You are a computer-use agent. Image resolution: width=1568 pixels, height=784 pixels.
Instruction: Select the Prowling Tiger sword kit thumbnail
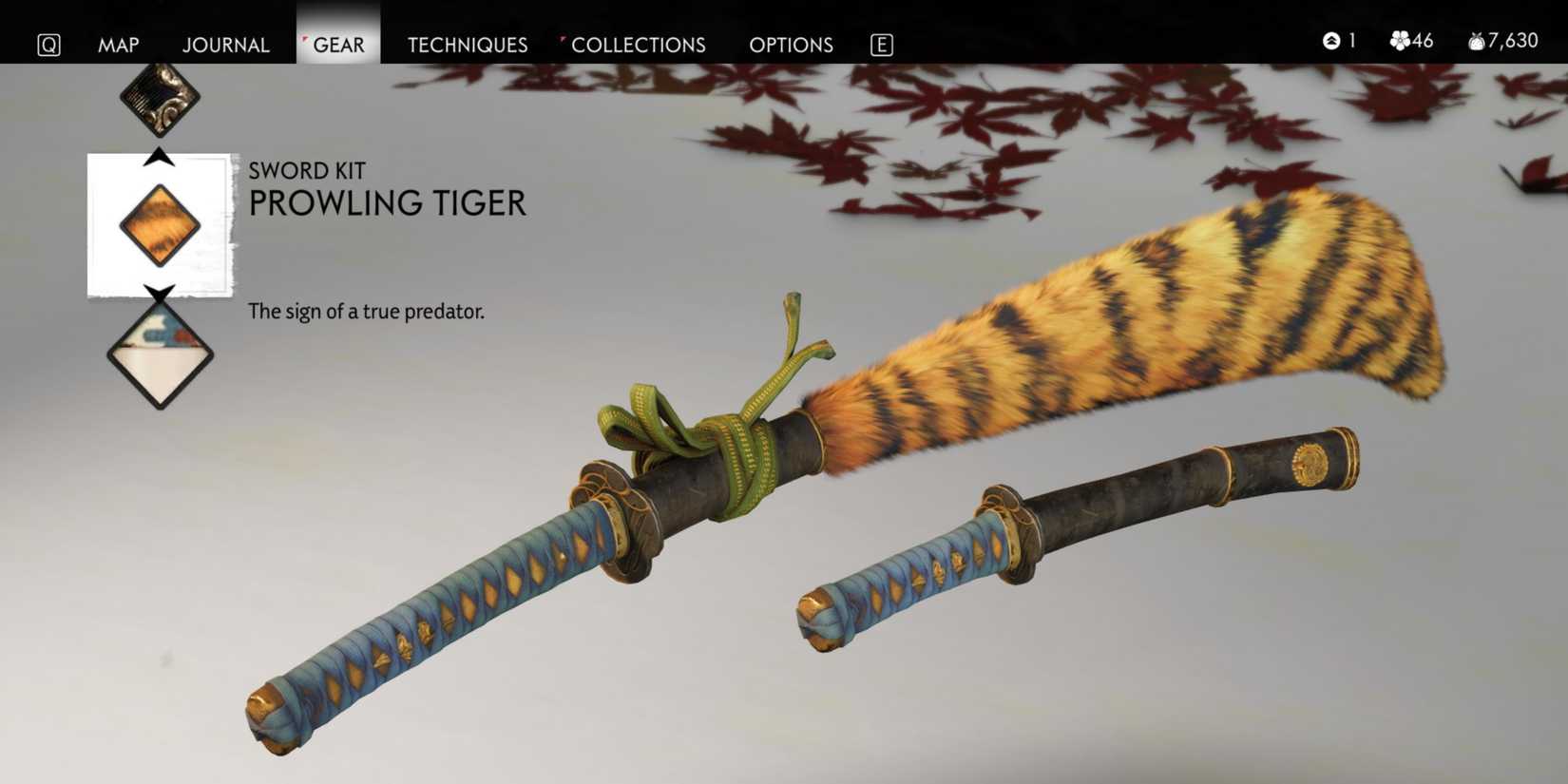(x=160, y=224)
